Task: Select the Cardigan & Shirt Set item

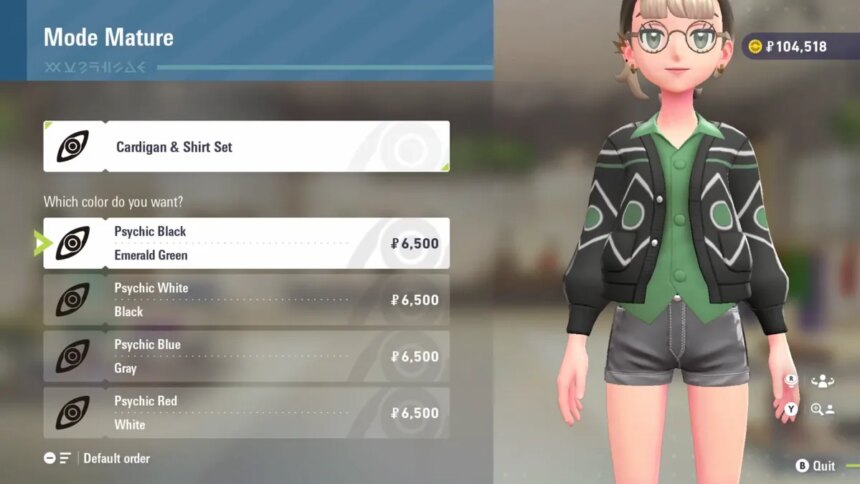Action: [246, 147]
